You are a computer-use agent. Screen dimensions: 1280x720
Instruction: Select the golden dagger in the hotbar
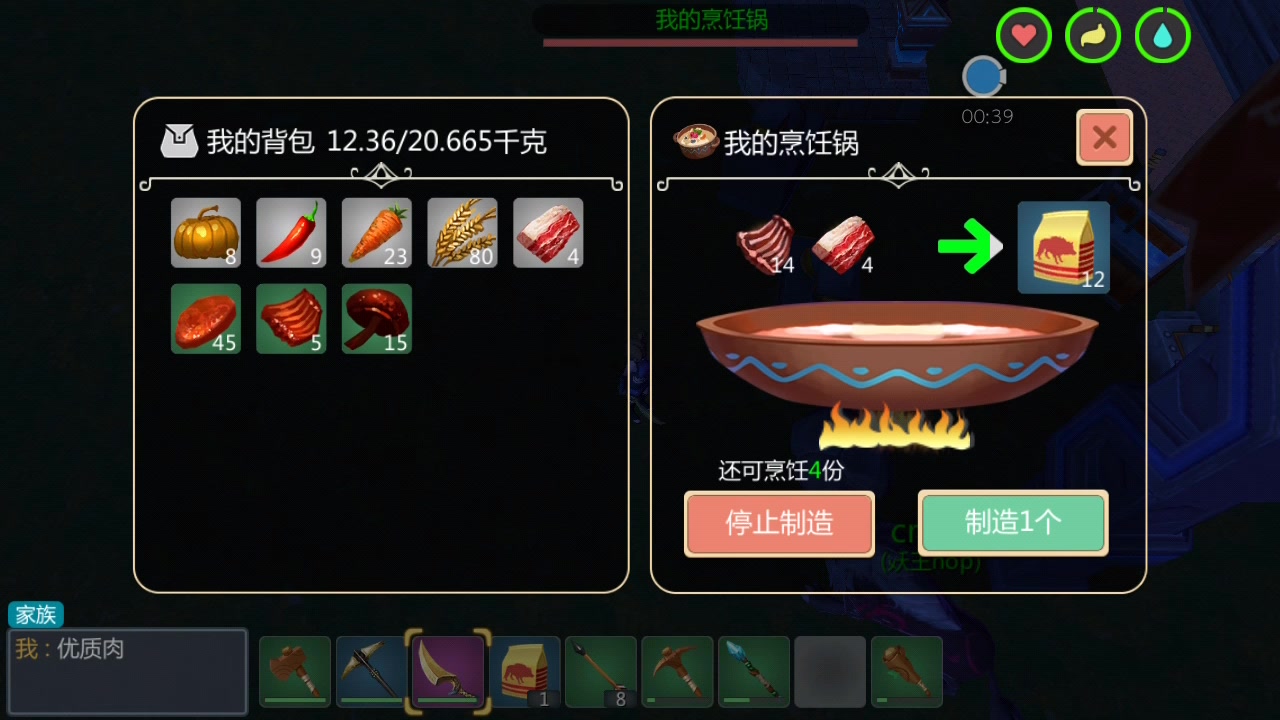(447, 671)
